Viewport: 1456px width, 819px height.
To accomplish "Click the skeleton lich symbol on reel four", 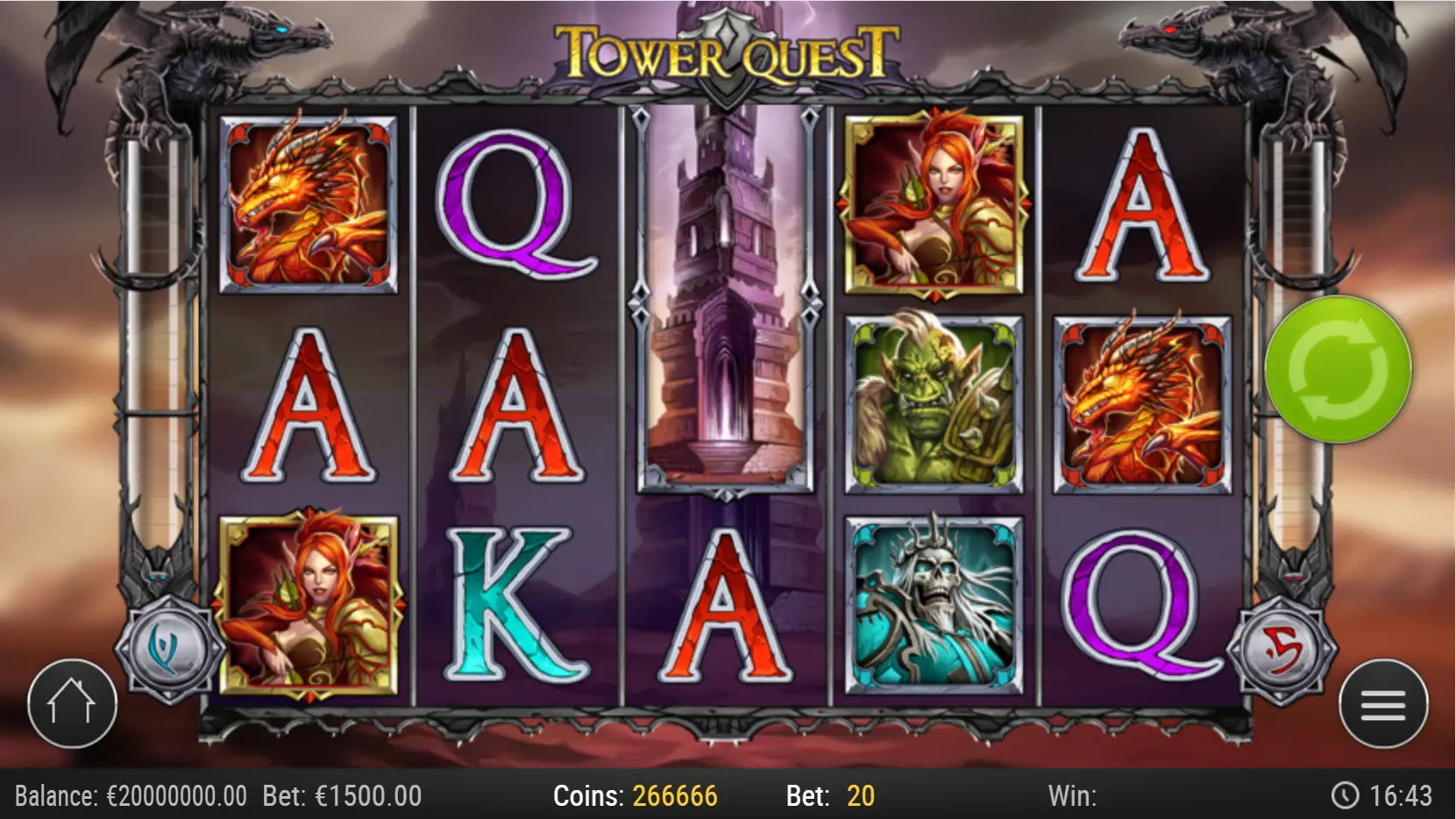I will tap(931, 605).
